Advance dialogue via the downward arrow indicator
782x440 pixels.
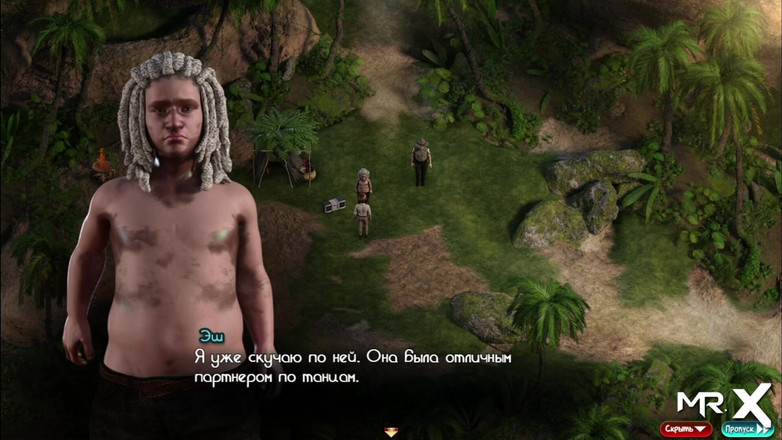click(391, 432)
